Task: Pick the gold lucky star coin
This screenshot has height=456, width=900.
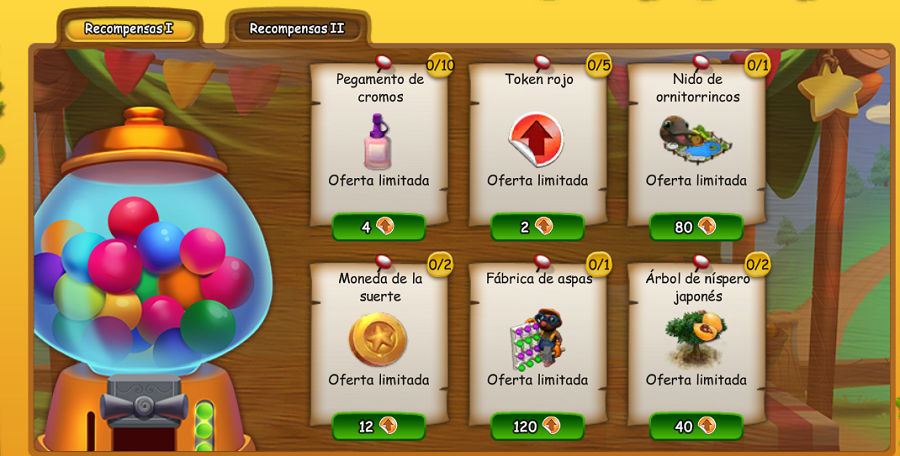Action: coord(378,339)
